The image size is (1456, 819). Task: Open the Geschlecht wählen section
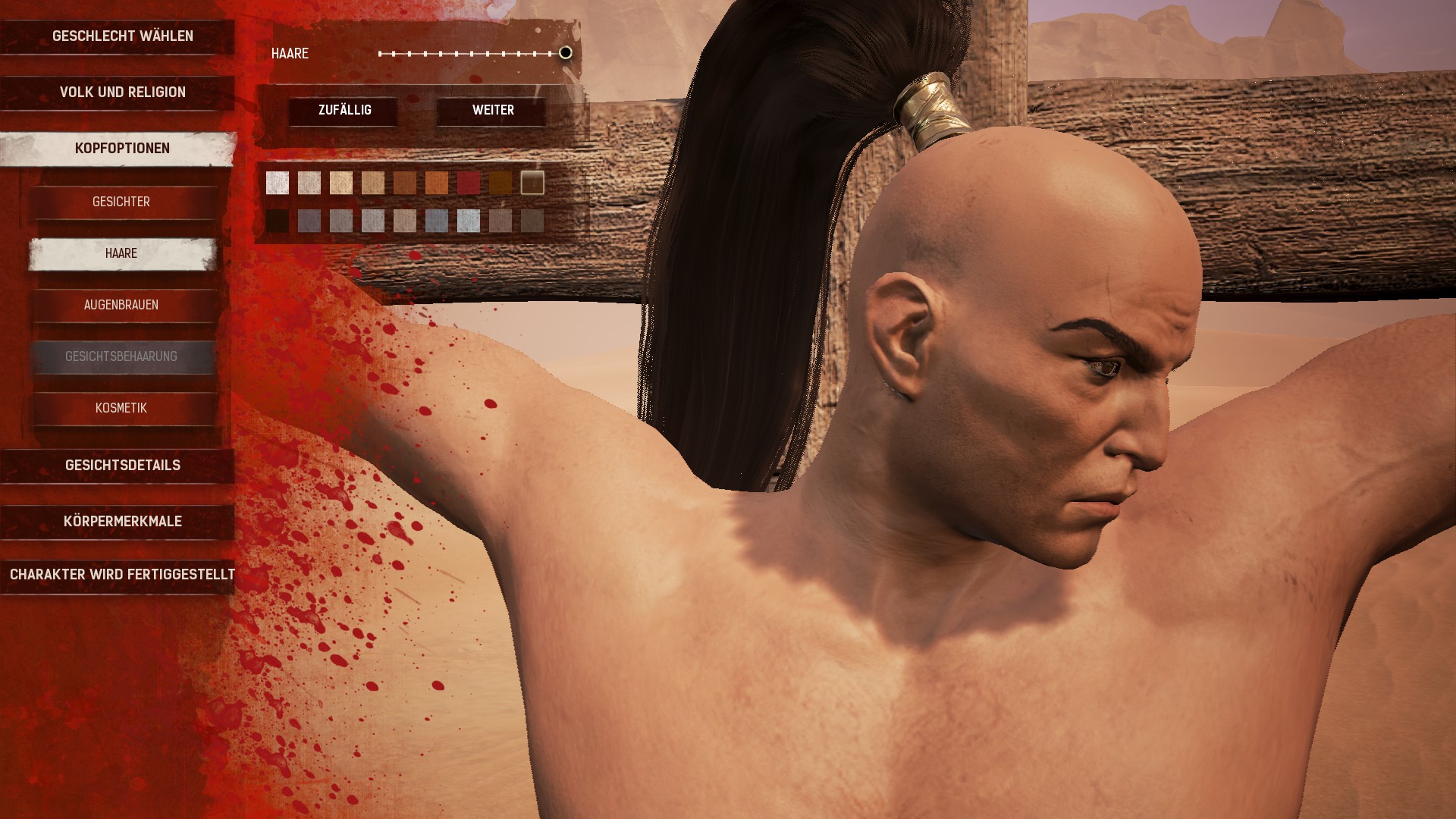(x=122, y=36)
